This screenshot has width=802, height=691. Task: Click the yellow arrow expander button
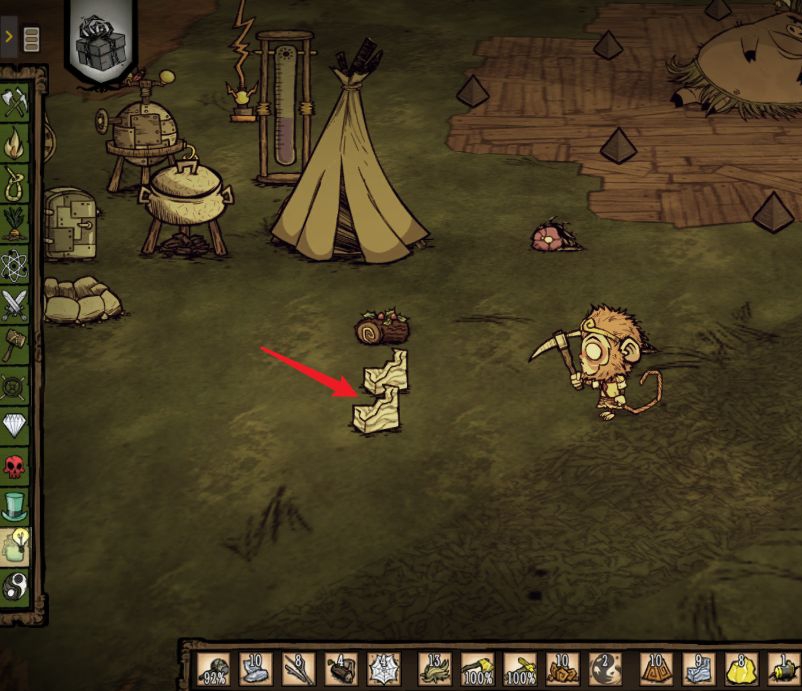[9, 38]
